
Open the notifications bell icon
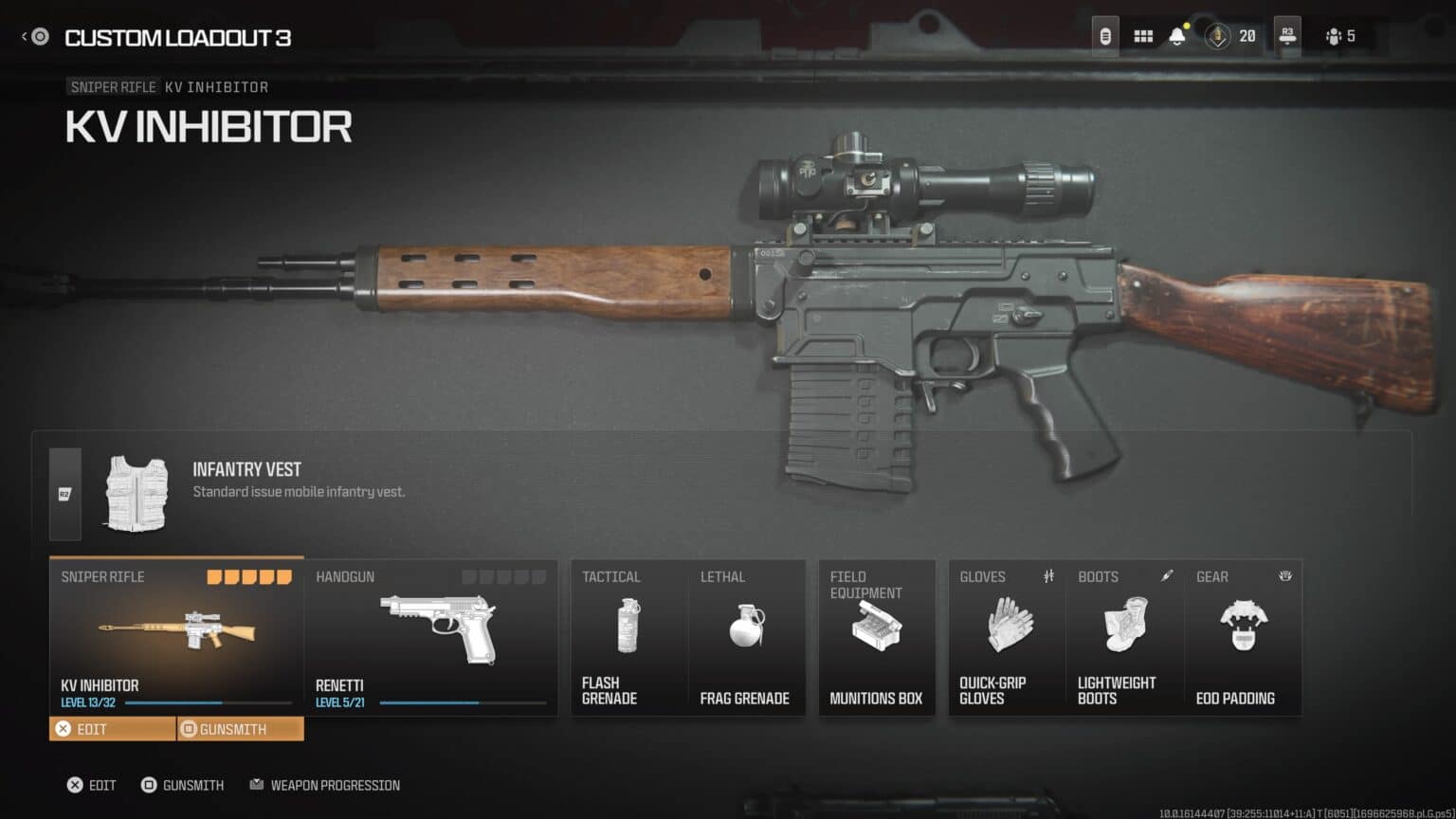tap(1175, 36)
